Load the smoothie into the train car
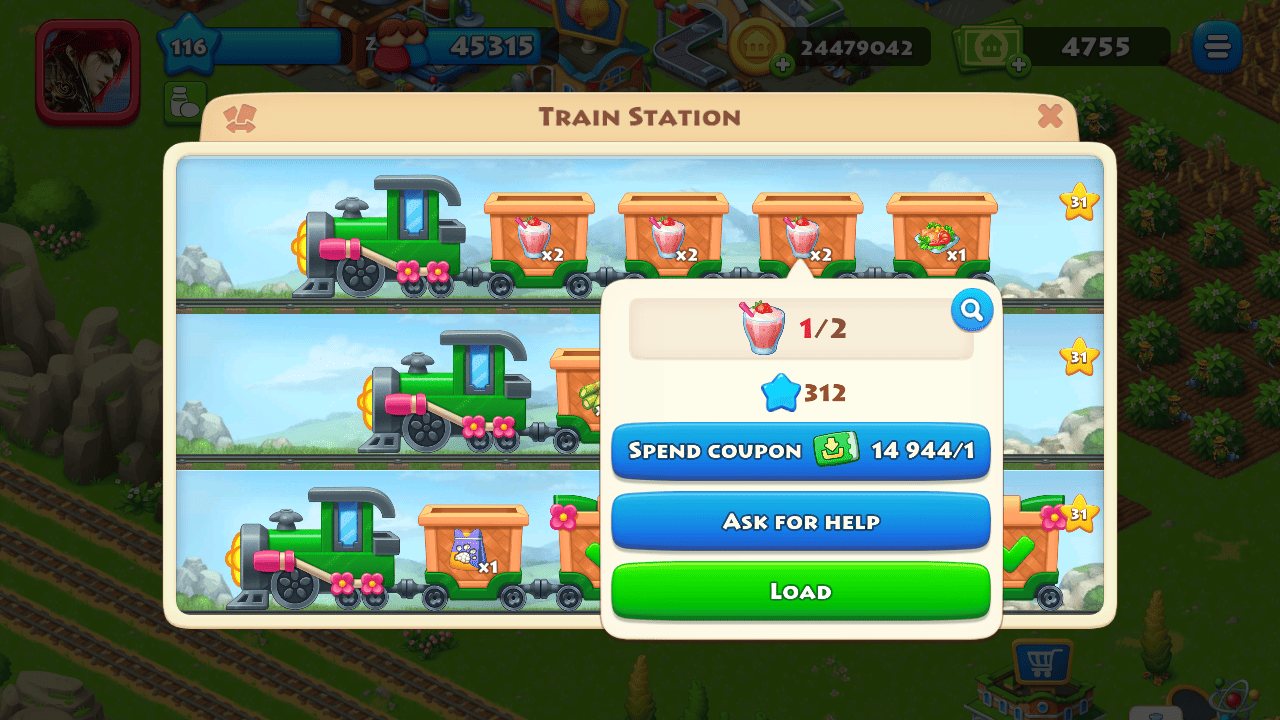 (x=800, y=591)
